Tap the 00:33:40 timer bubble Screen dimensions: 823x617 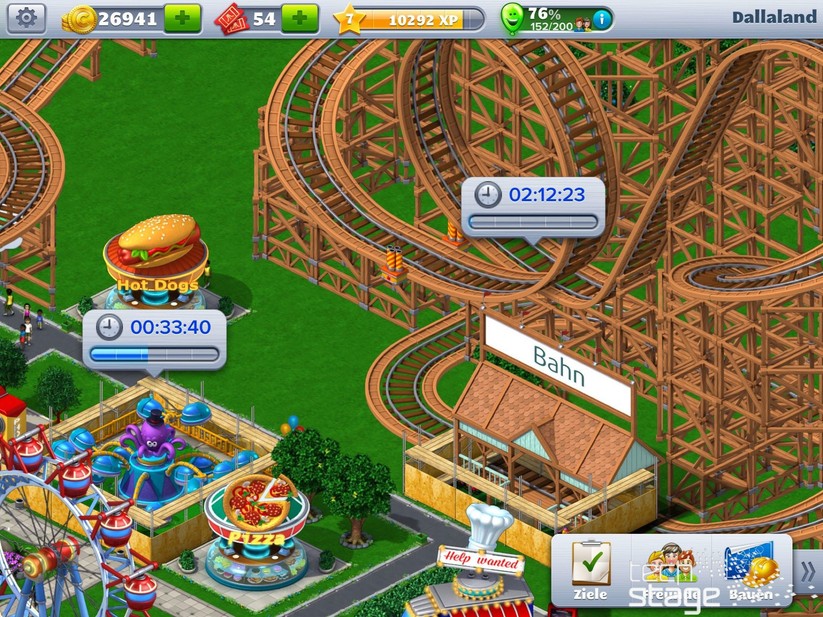pyautogui.click(x=154, y=338)
